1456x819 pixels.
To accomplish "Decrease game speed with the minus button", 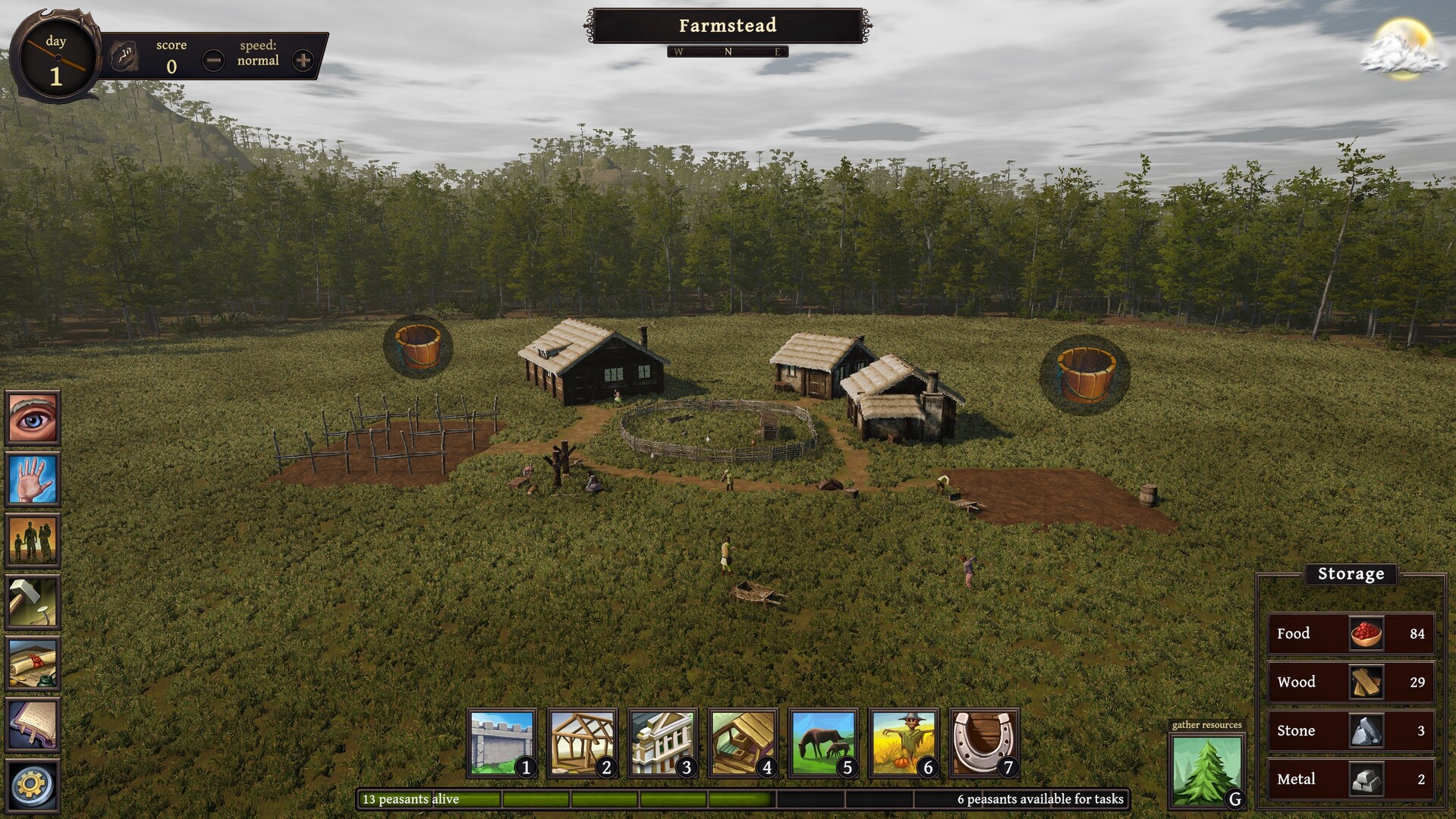I will click(213, 60).
